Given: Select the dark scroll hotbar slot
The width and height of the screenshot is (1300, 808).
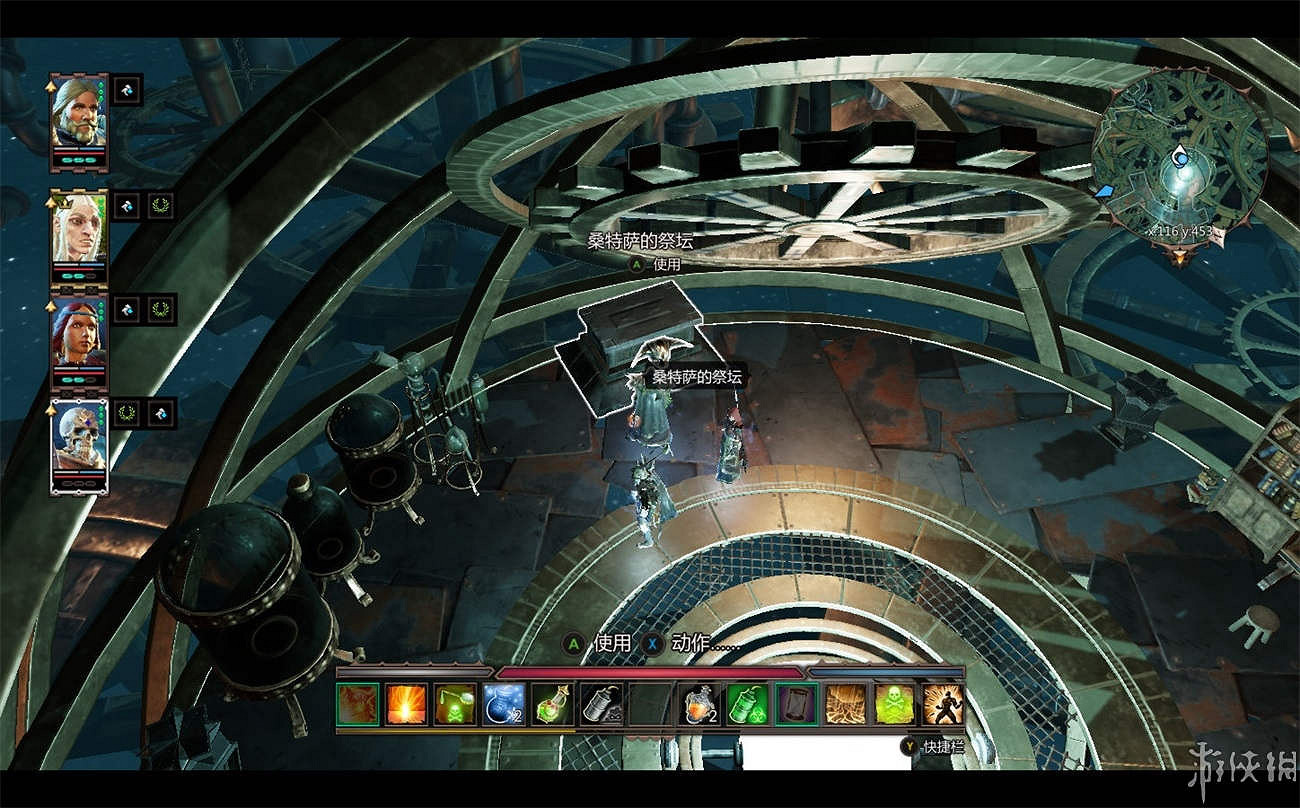Looking at the screenshot, I should coord(796,704).
